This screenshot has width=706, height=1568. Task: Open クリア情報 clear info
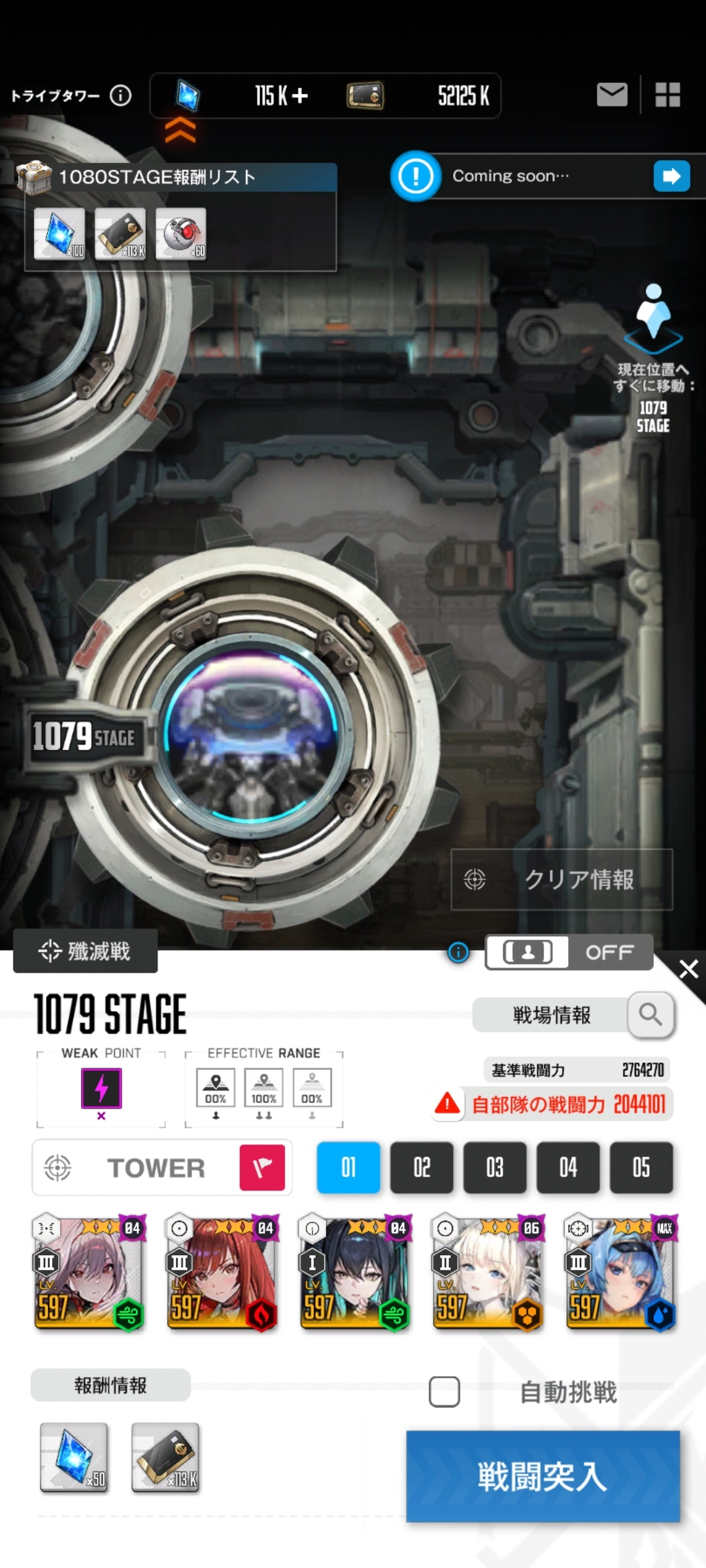tap(562, 879)
